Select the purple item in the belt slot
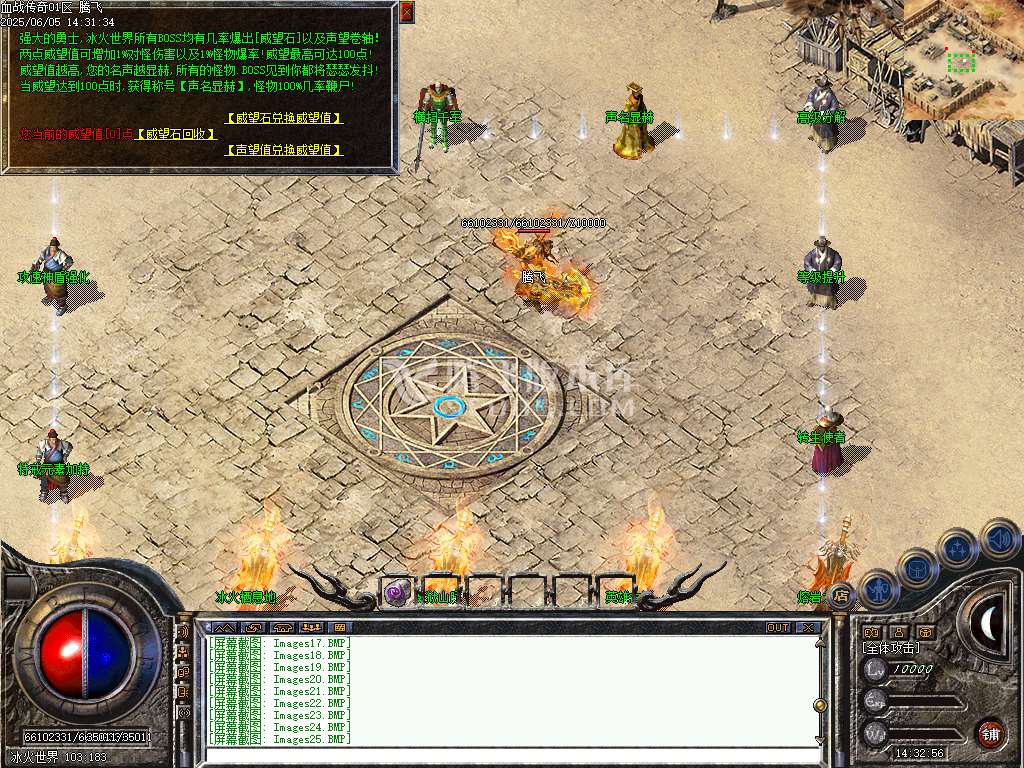The width and height of the screenshot is (1024, 768). (x=397, y=593)
